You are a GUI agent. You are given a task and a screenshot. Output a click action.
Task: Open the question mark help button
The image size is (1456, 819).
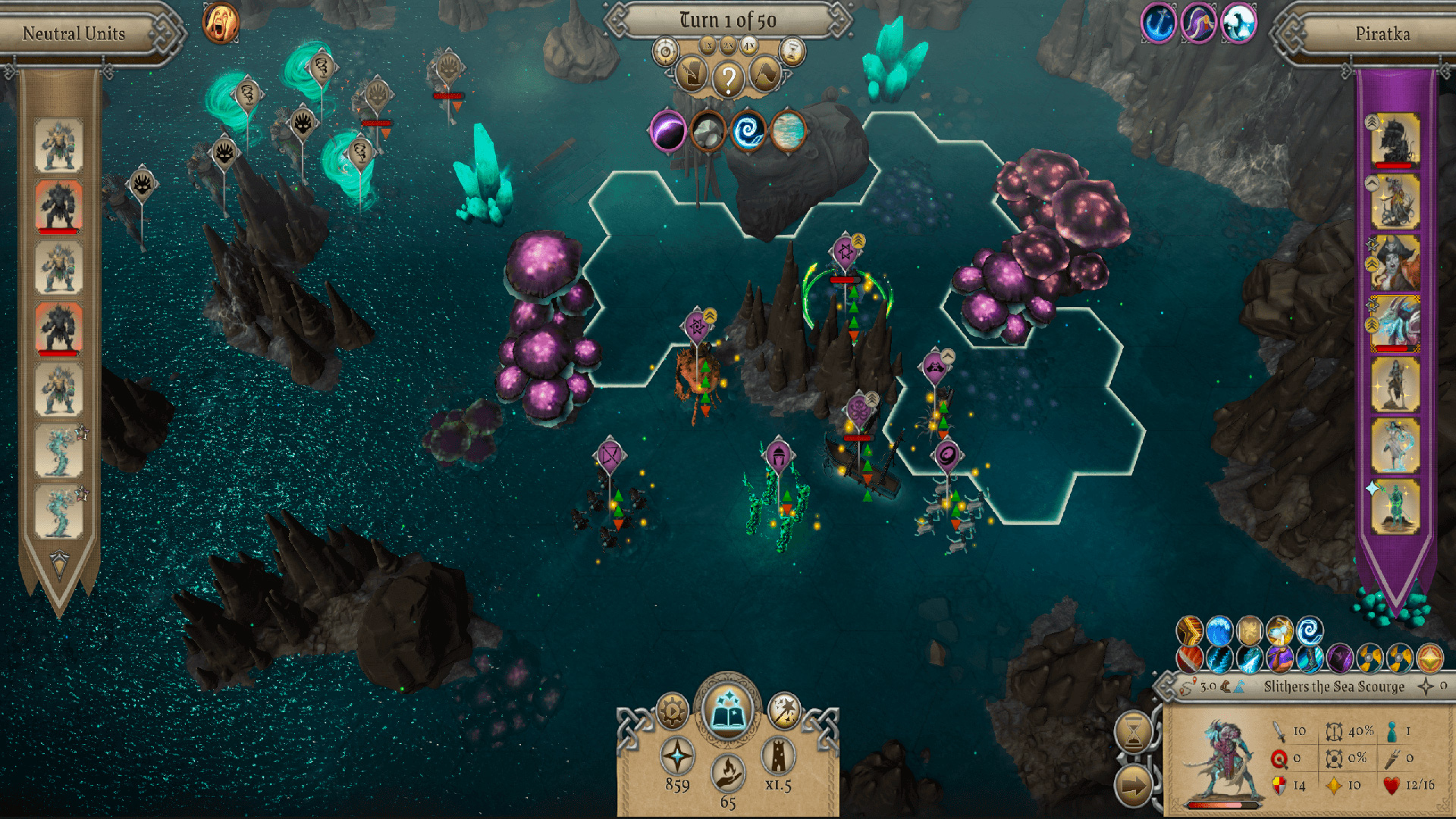[x=728, y=77]
